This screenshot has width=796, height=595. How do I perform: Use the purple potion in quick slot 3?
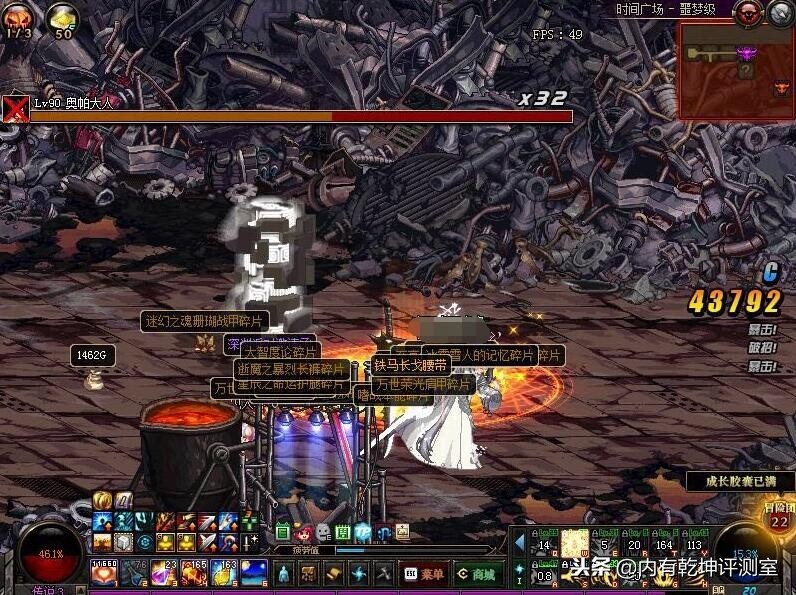pos(164,573)
